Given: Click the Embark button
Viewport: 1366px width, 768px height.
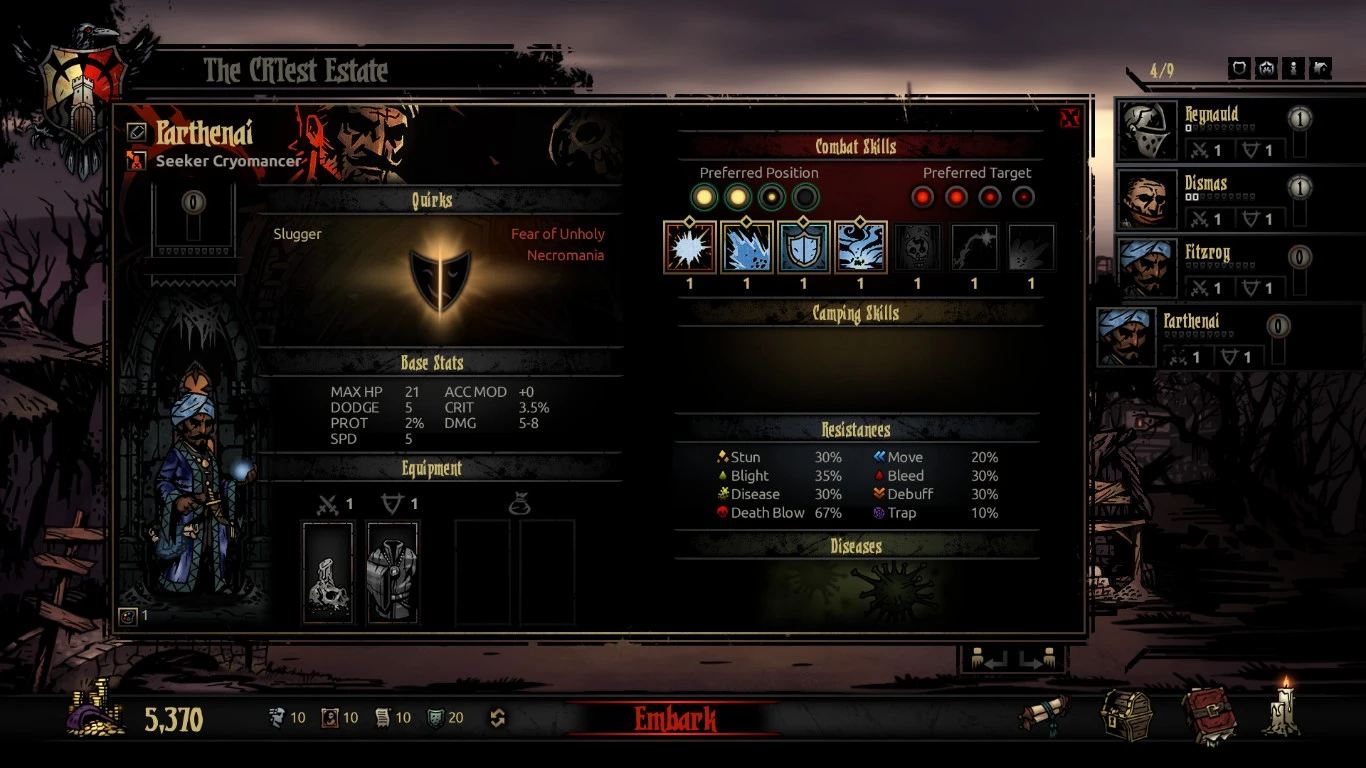Looking at the screenshot, I should [675, 718].
